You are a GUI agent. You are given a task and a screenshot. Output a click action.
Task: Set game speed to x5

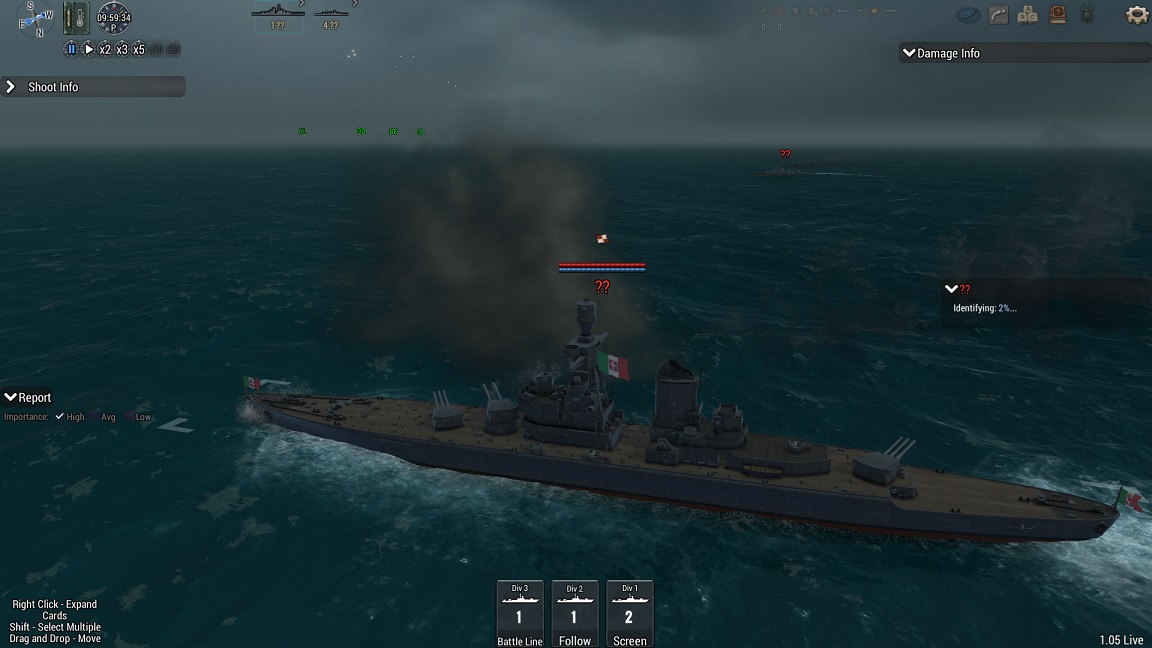tap(139, 49)
